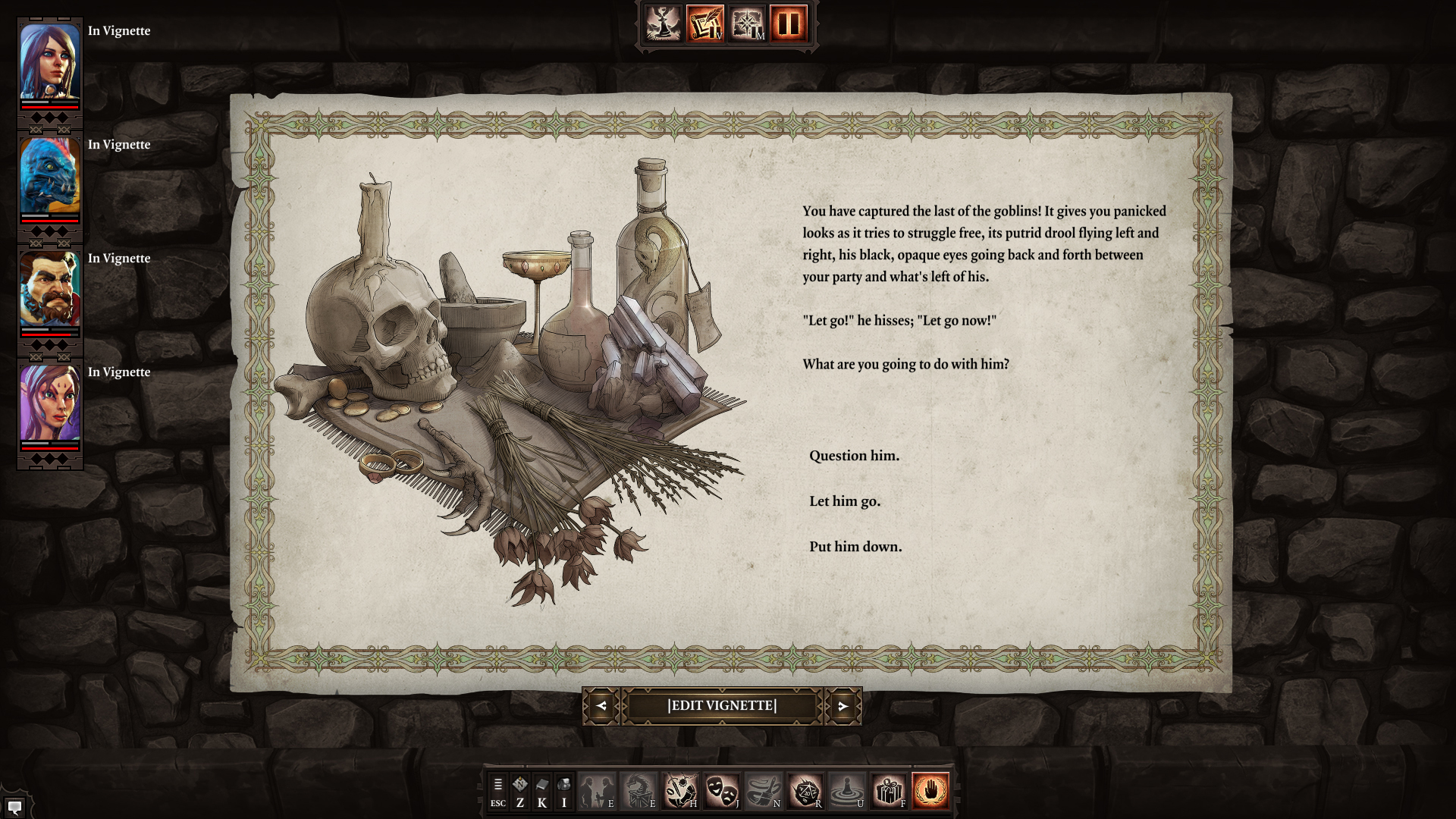Open the compass map pause mode icon
Image resolution: width=1456 pixels, height=819 pixels.
click(747, 24)
